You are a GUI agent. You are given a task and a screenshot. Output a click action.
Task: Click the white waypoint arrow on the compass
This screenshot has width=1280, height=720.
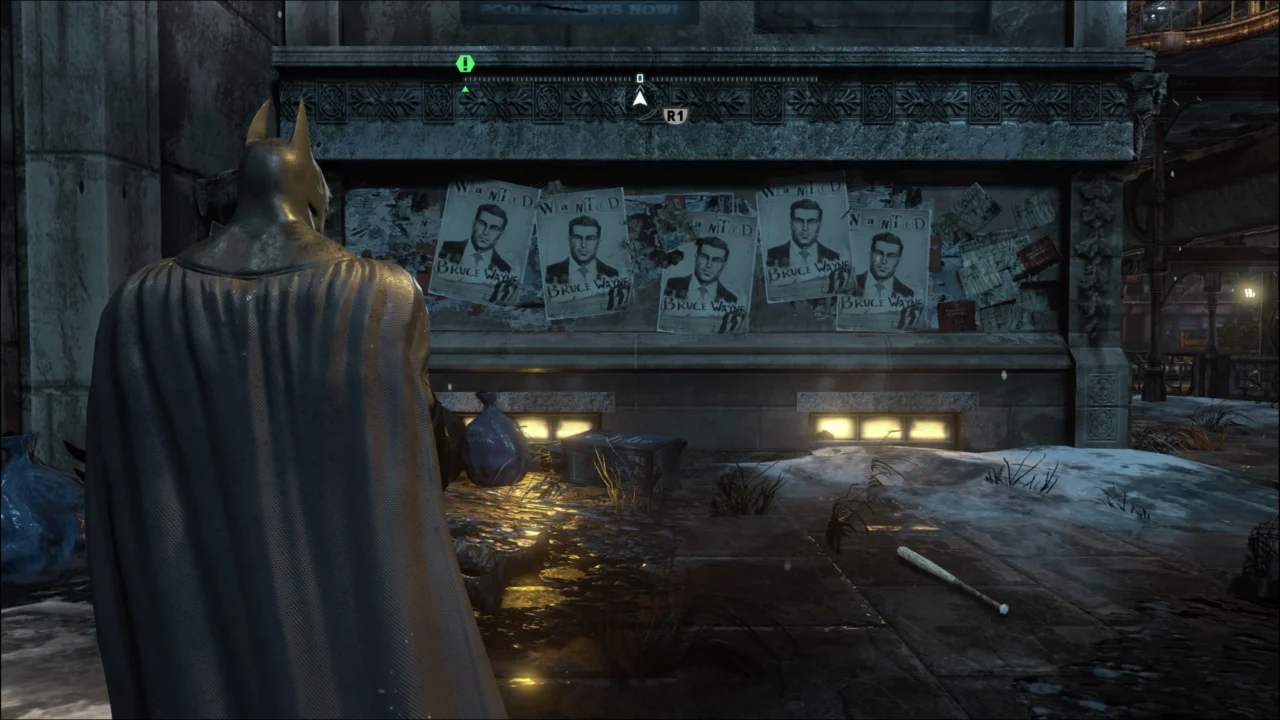point(639,98)
